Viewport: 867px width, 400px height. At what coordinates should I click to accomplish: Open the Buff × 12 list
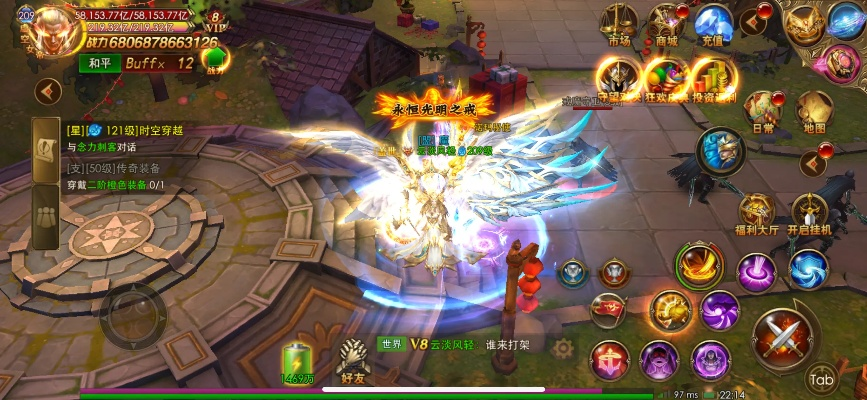159,64
